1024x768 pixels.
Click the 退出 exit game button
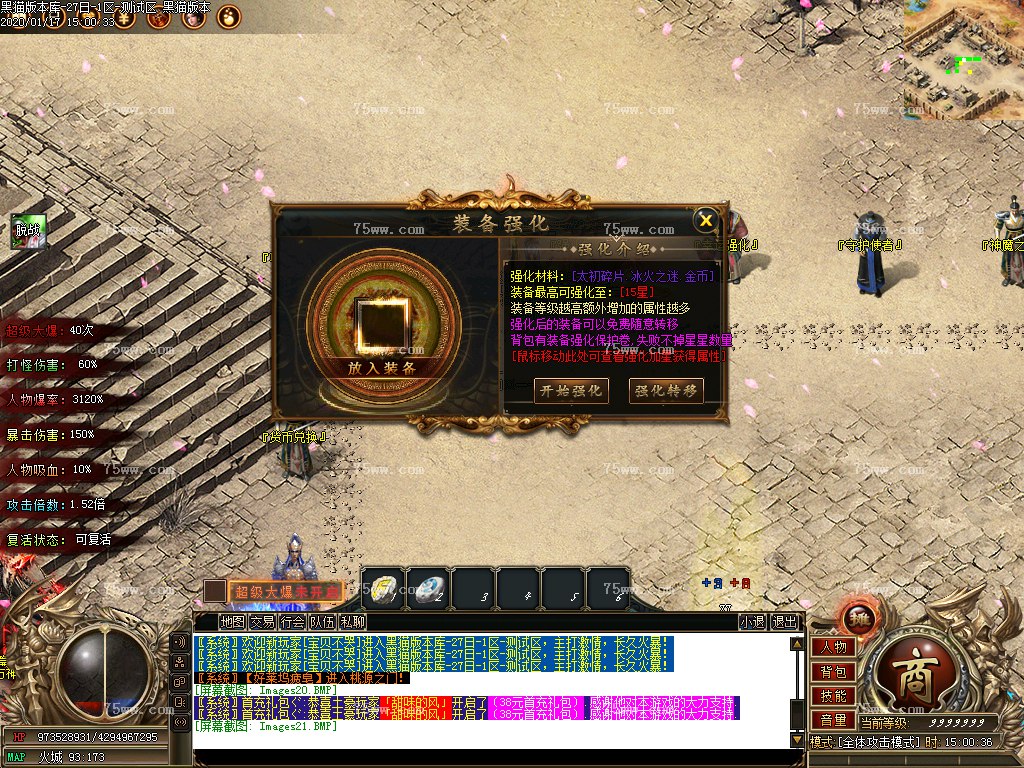pyautogui.click(x=786, y=622)
